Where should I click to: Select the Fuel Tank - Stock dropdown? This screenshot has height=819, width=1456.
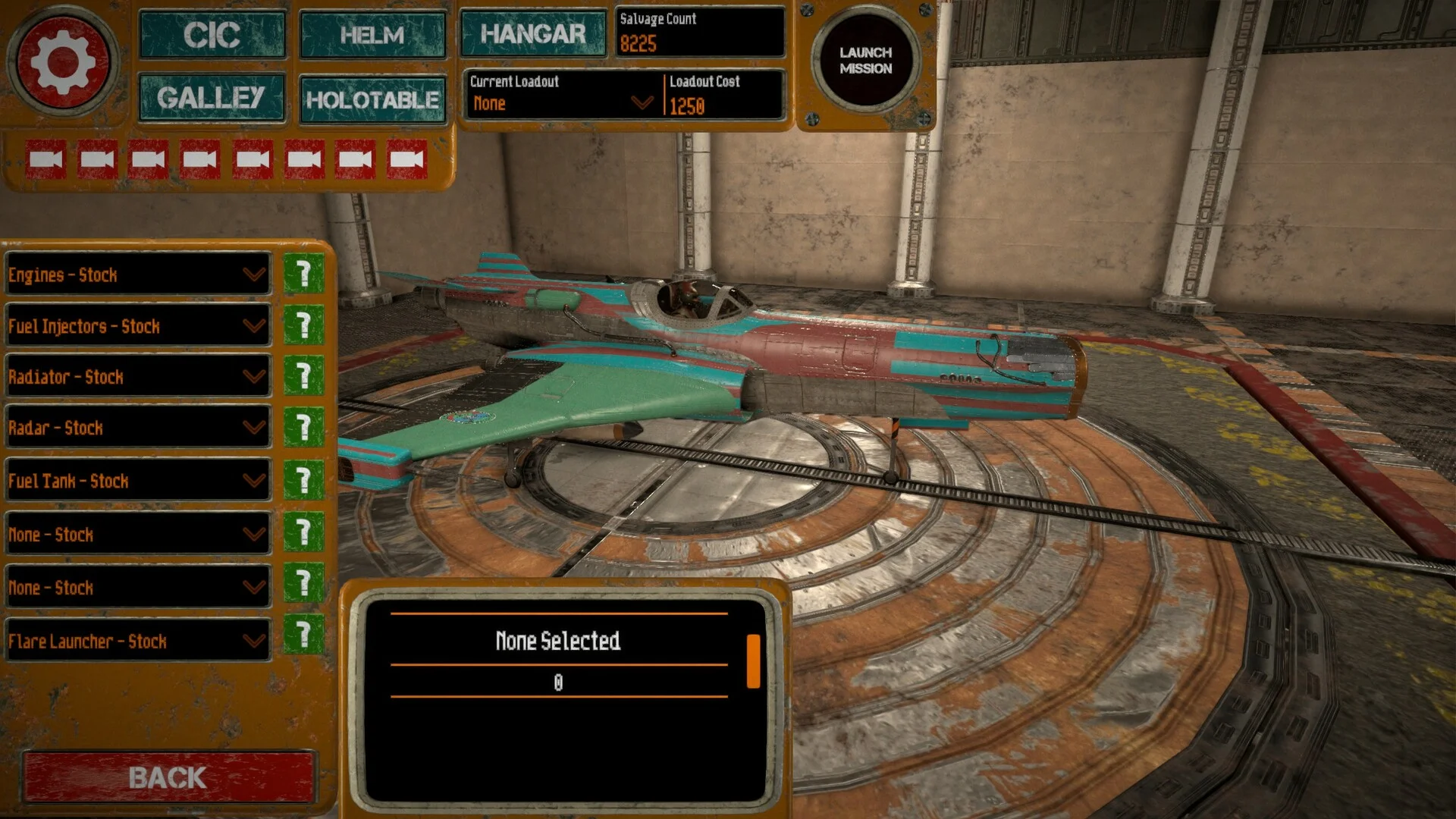pos(138,481)
